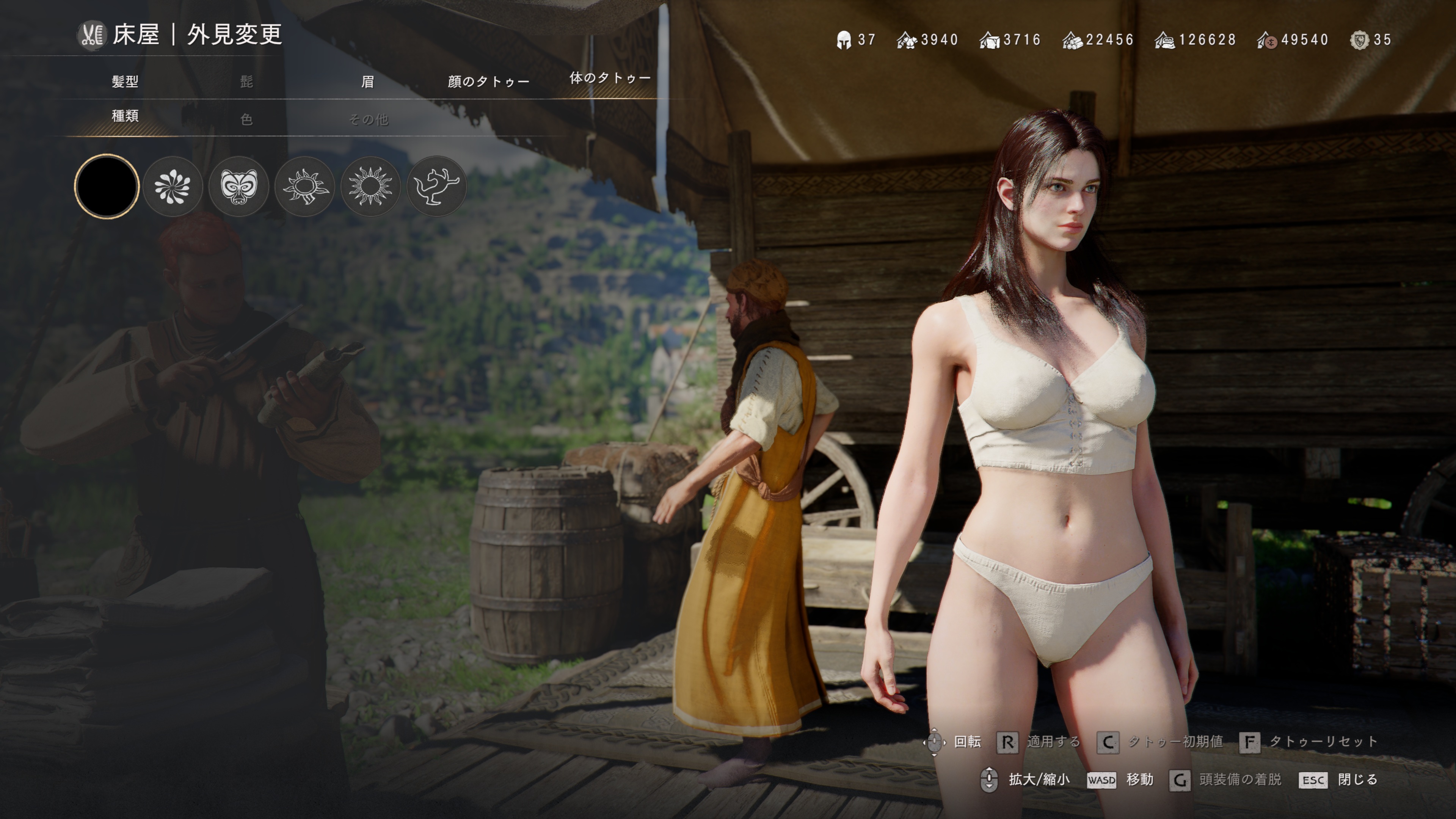The height and width of the screenshot is (819, 1456).
Task: Select the 顔のタトゥー face tattoo tab
Action: [488, 82]
